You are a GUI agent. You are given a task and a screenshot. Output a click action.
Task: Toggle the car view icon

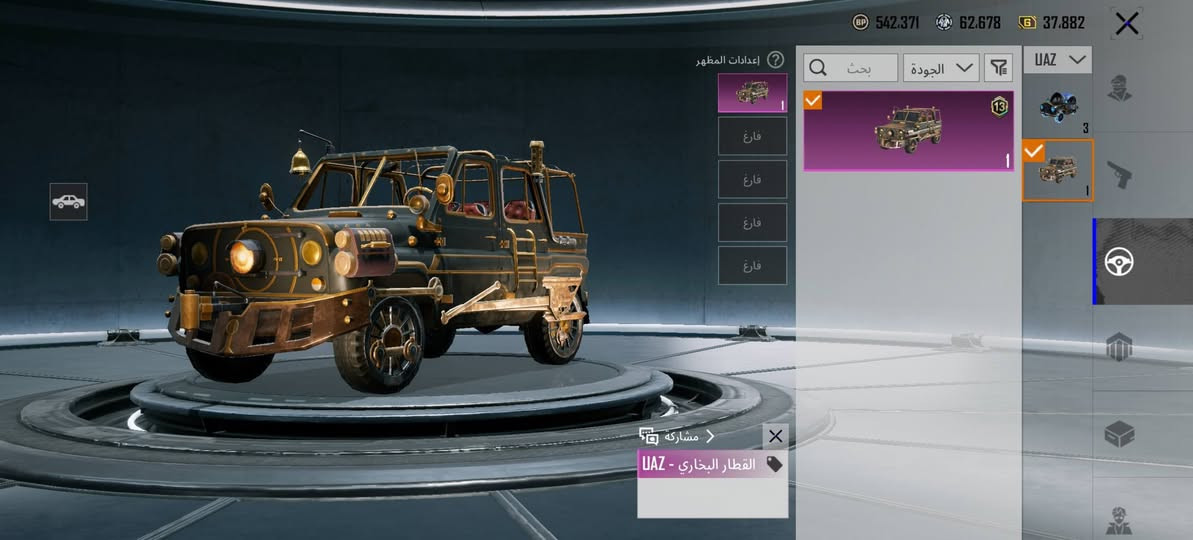tap(68, 201)
